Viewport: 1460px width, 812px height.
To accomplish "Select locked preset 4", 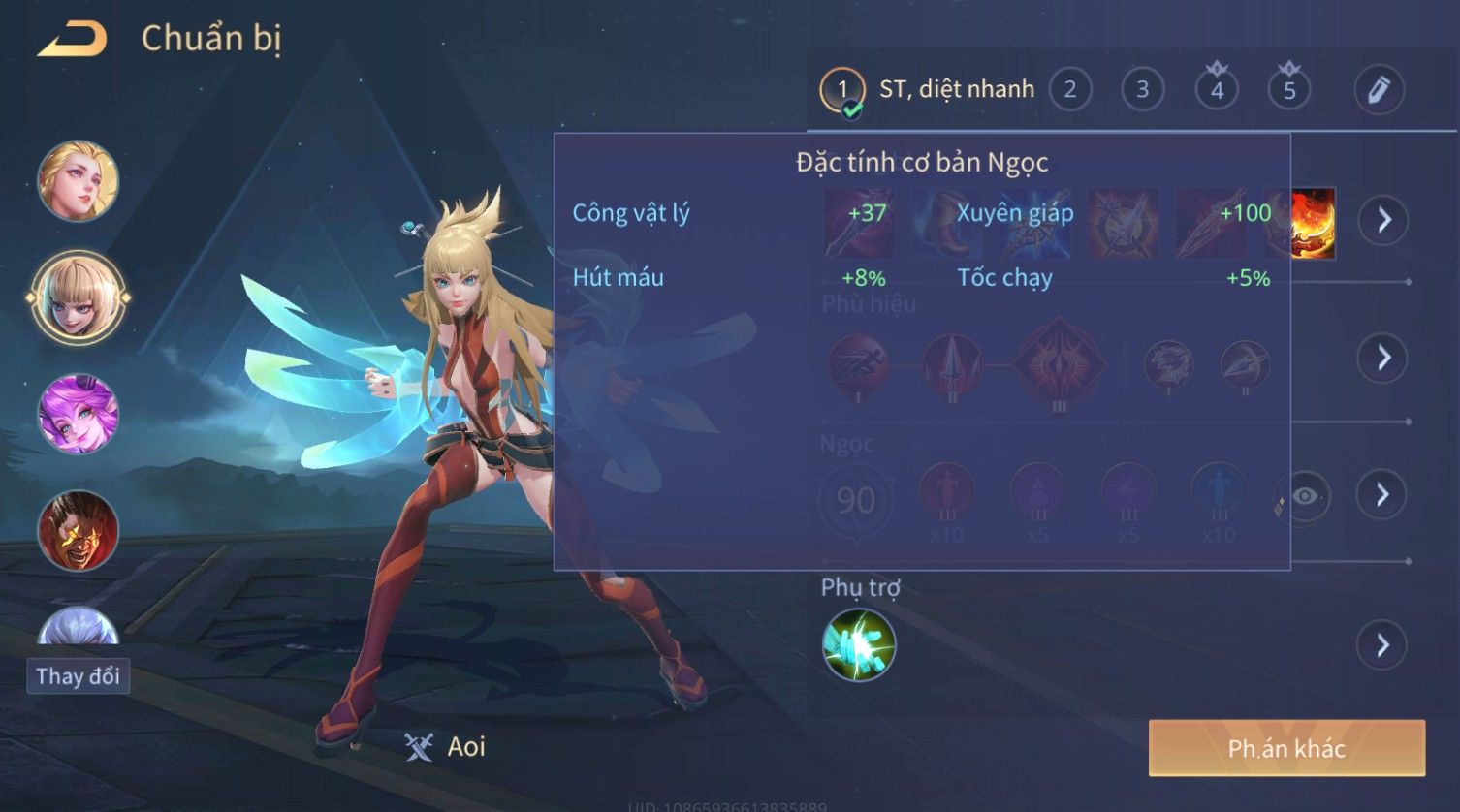I will pos(1217,90).
